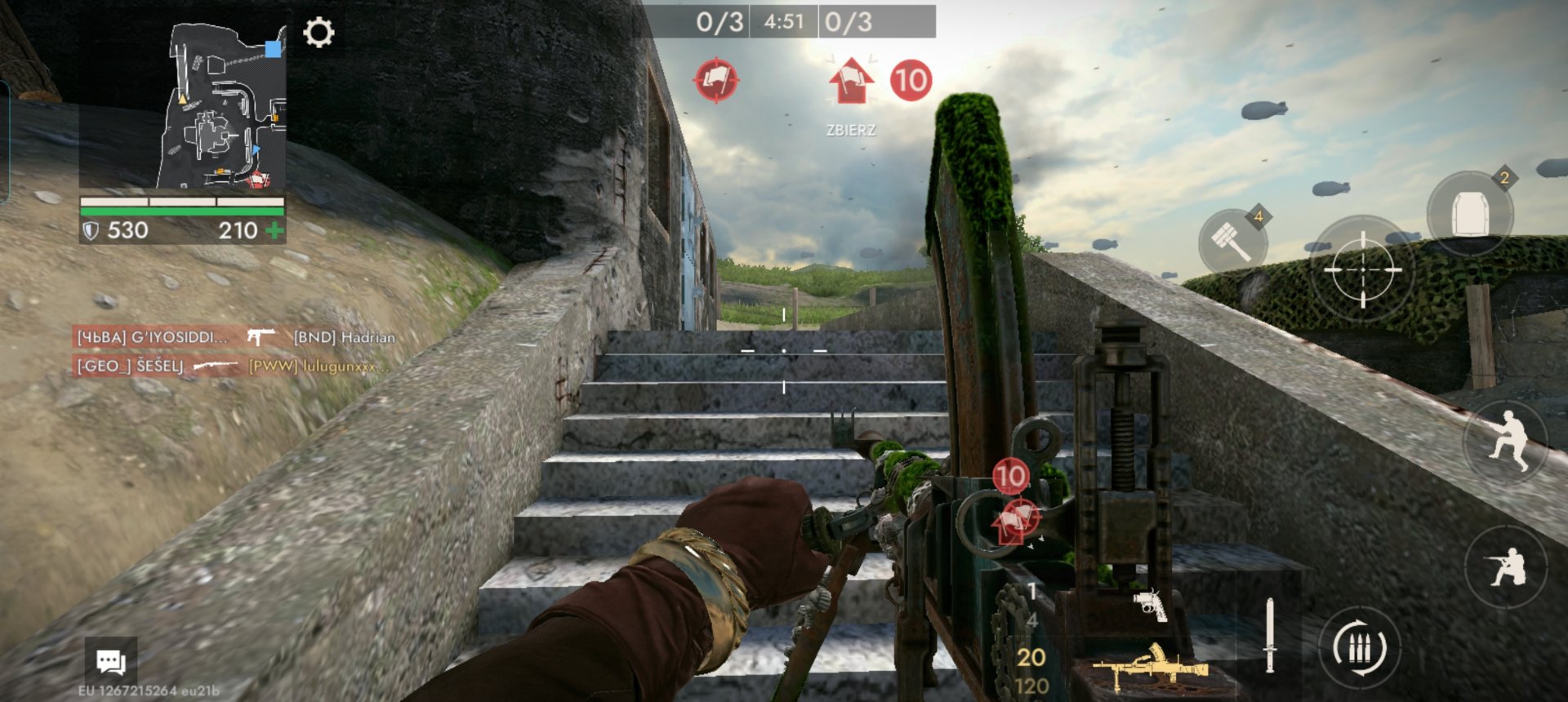The height and width of the screenshot is (702, 1568).
Task: Reload with the bullets button
Action: (1360, 648)
